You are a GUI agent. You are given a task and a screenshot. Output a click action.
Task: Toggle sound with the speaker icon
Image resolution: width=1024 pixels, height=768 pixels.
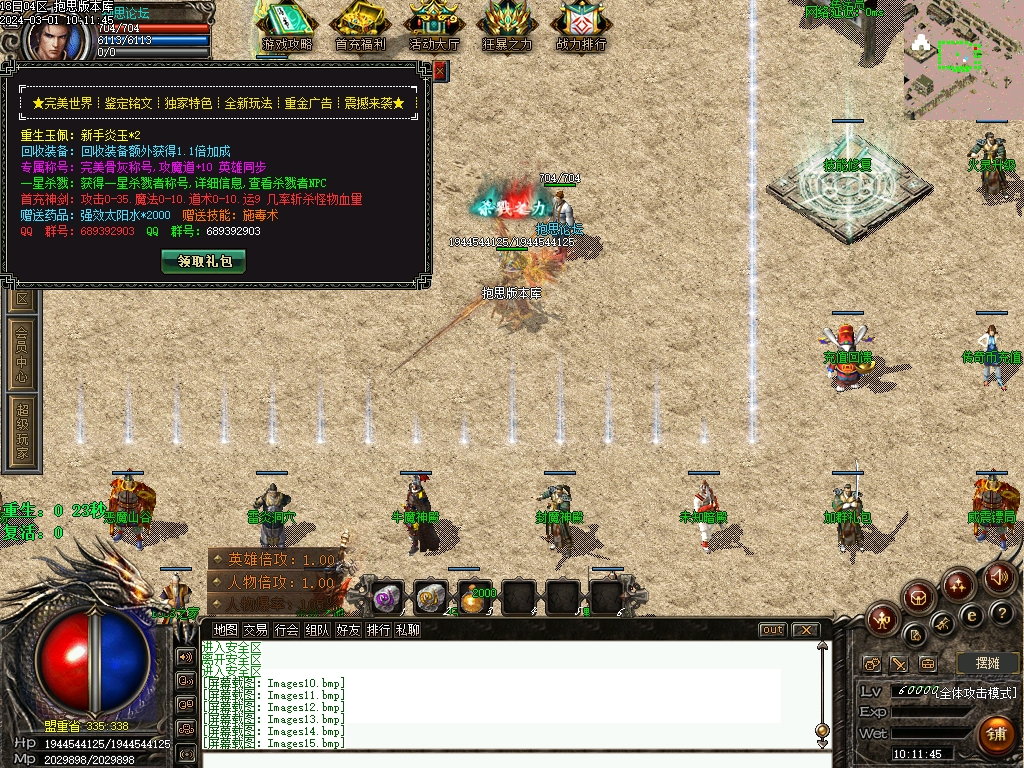999,577
